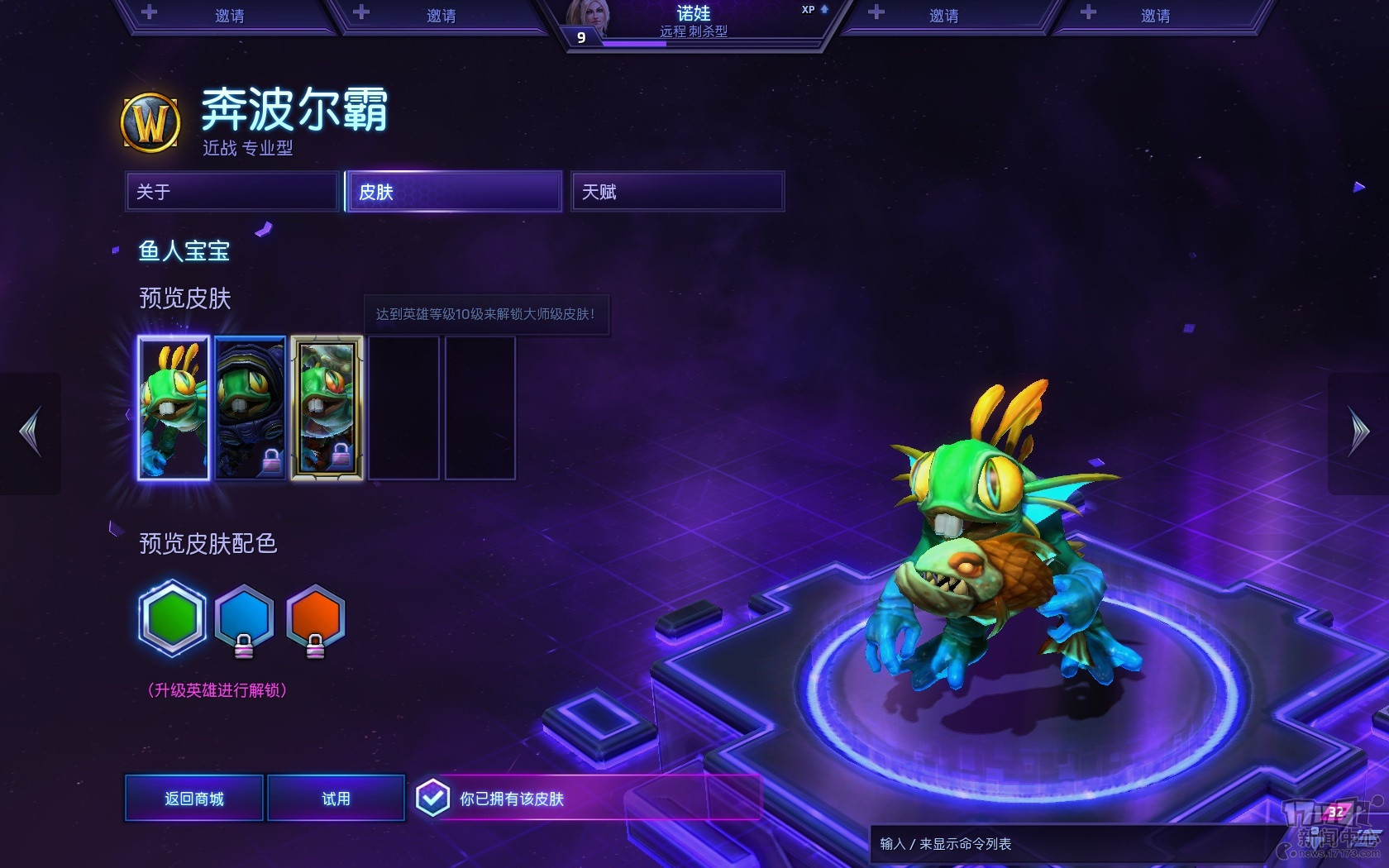Select the 皮肤 tab

(454, 192)
